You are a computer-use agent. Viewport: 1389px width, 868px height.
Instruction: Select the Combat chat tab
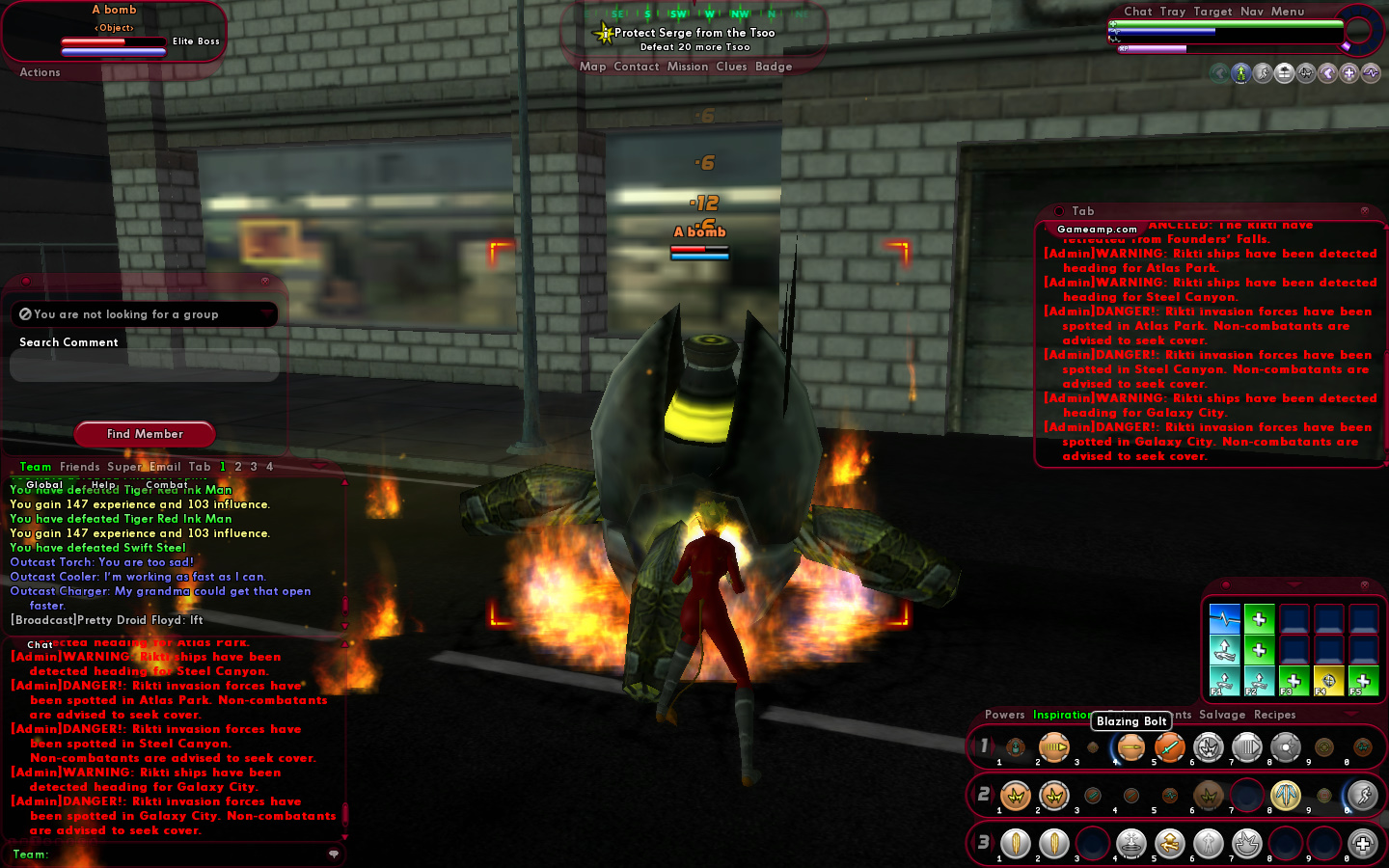[x=167, y=485]
